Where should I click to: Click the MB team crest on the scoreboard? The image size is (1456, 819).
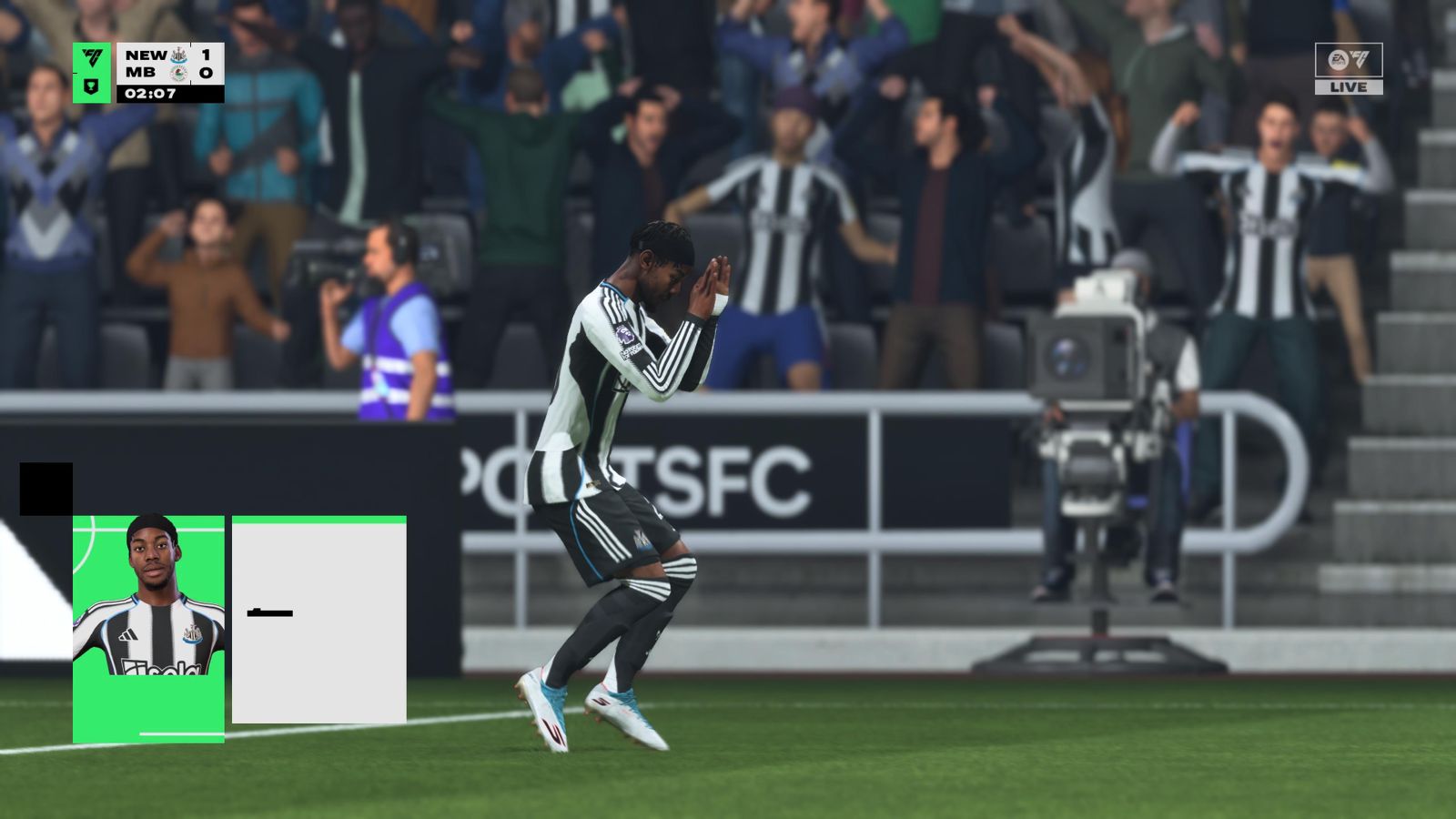click(x=180, y=74)
